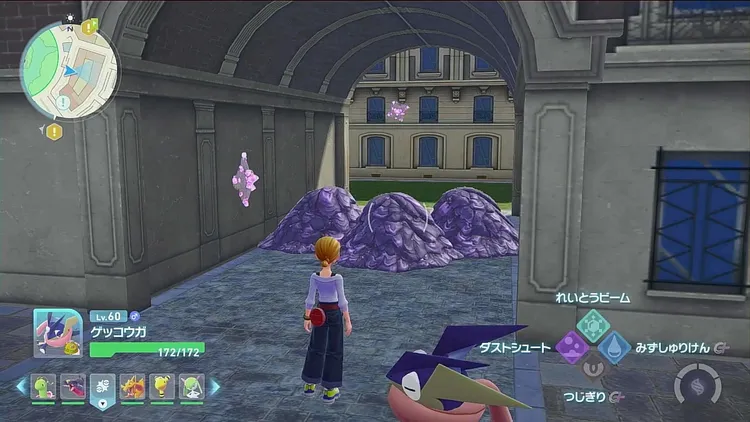Image resolution: width=750 pixels, height=422 pixels.
Task: Select the Gardevoir party slot
Action: coord(191,386)
